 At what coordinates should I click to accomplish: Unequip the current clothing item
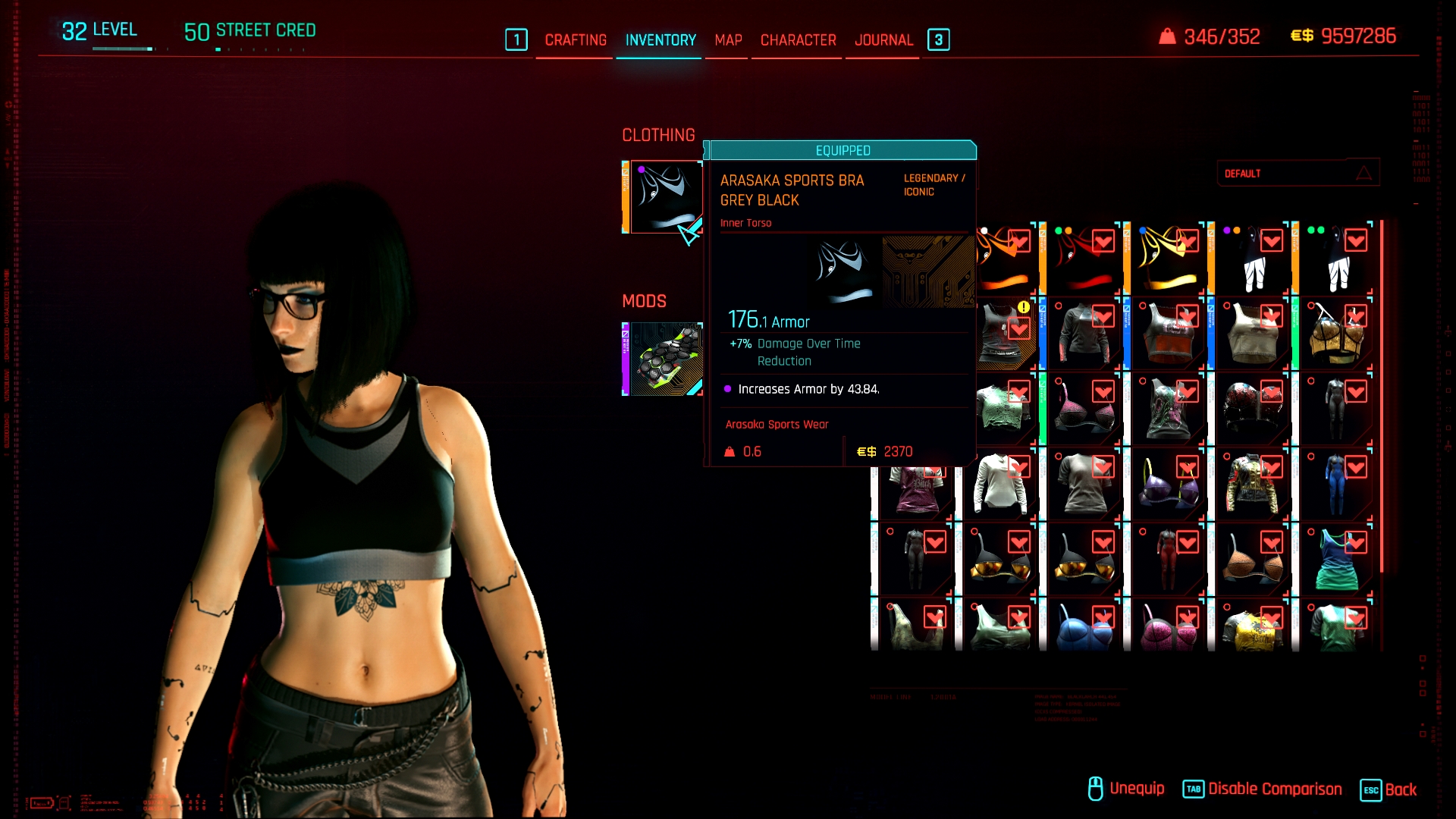click(1126, 789)
